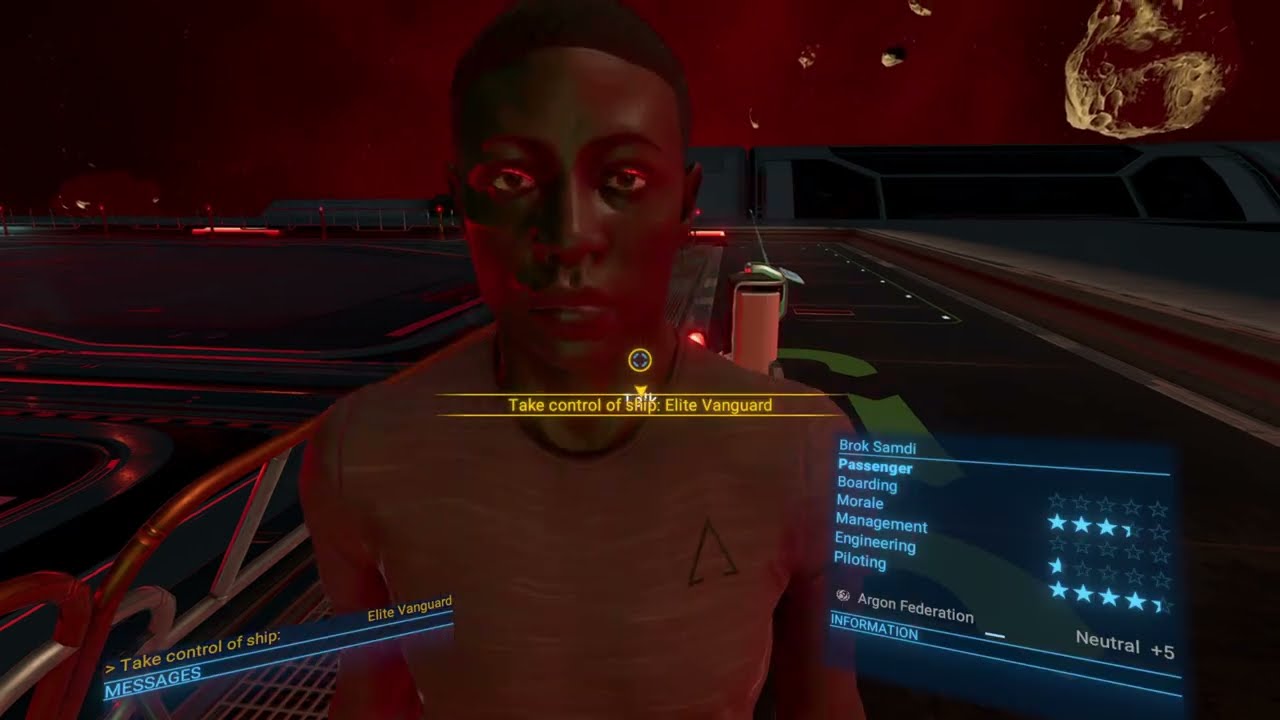Click Brok Samdi's name in info panel

[877, 447]
